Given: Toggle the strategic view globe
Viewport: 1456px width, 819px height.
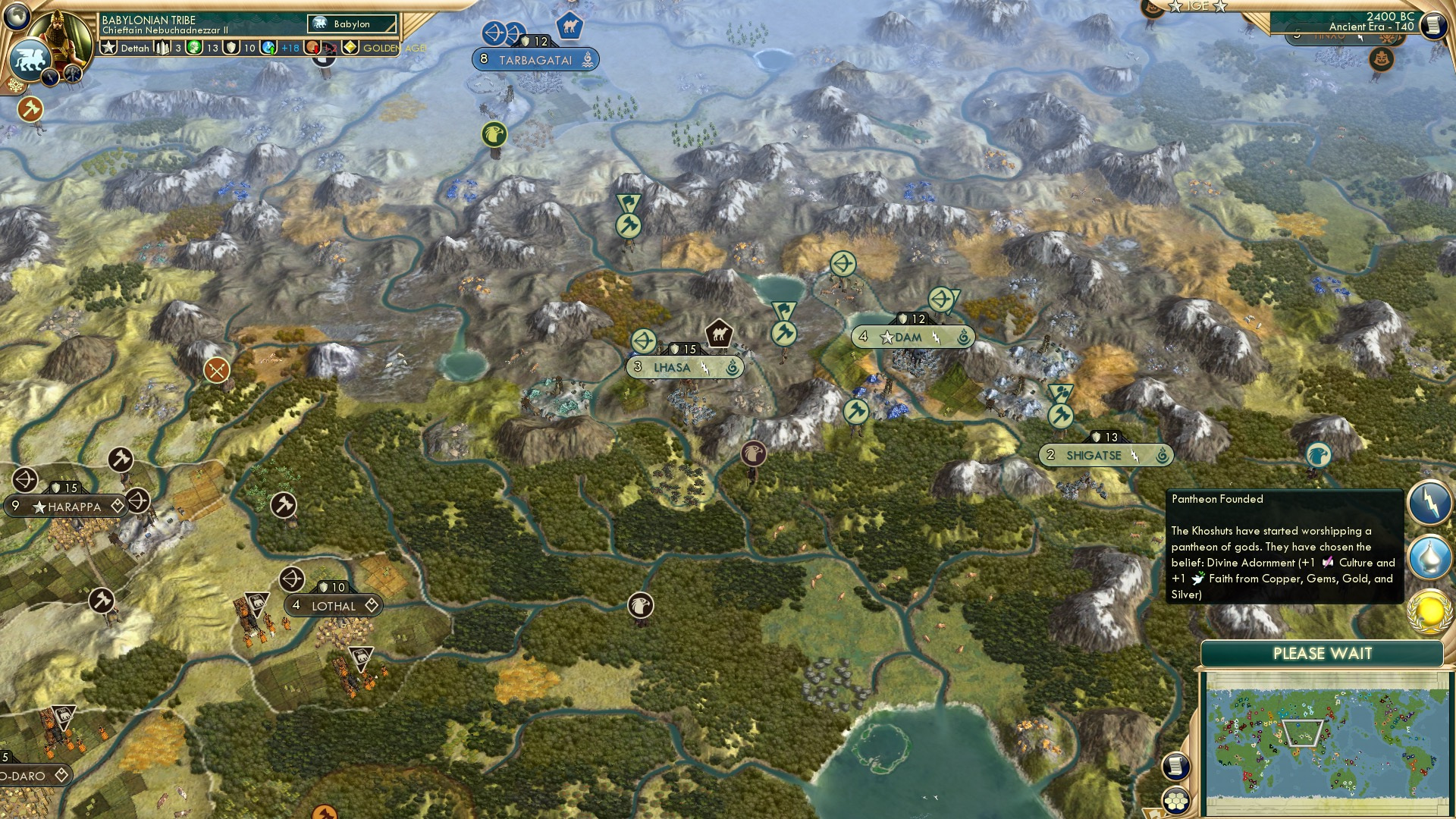Looking at the screenshot, I should (15, 15).
